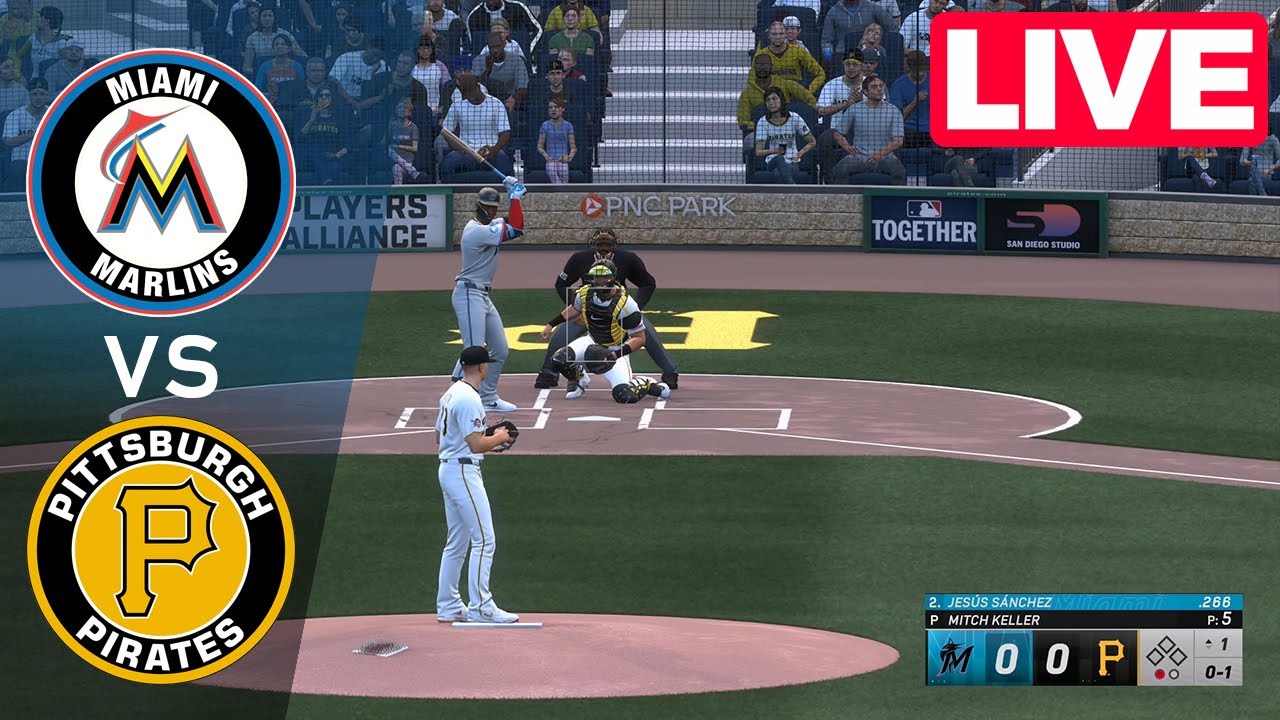
Task: Click the Marlins M icon on the scoreboard
Action: coord(952,656)
